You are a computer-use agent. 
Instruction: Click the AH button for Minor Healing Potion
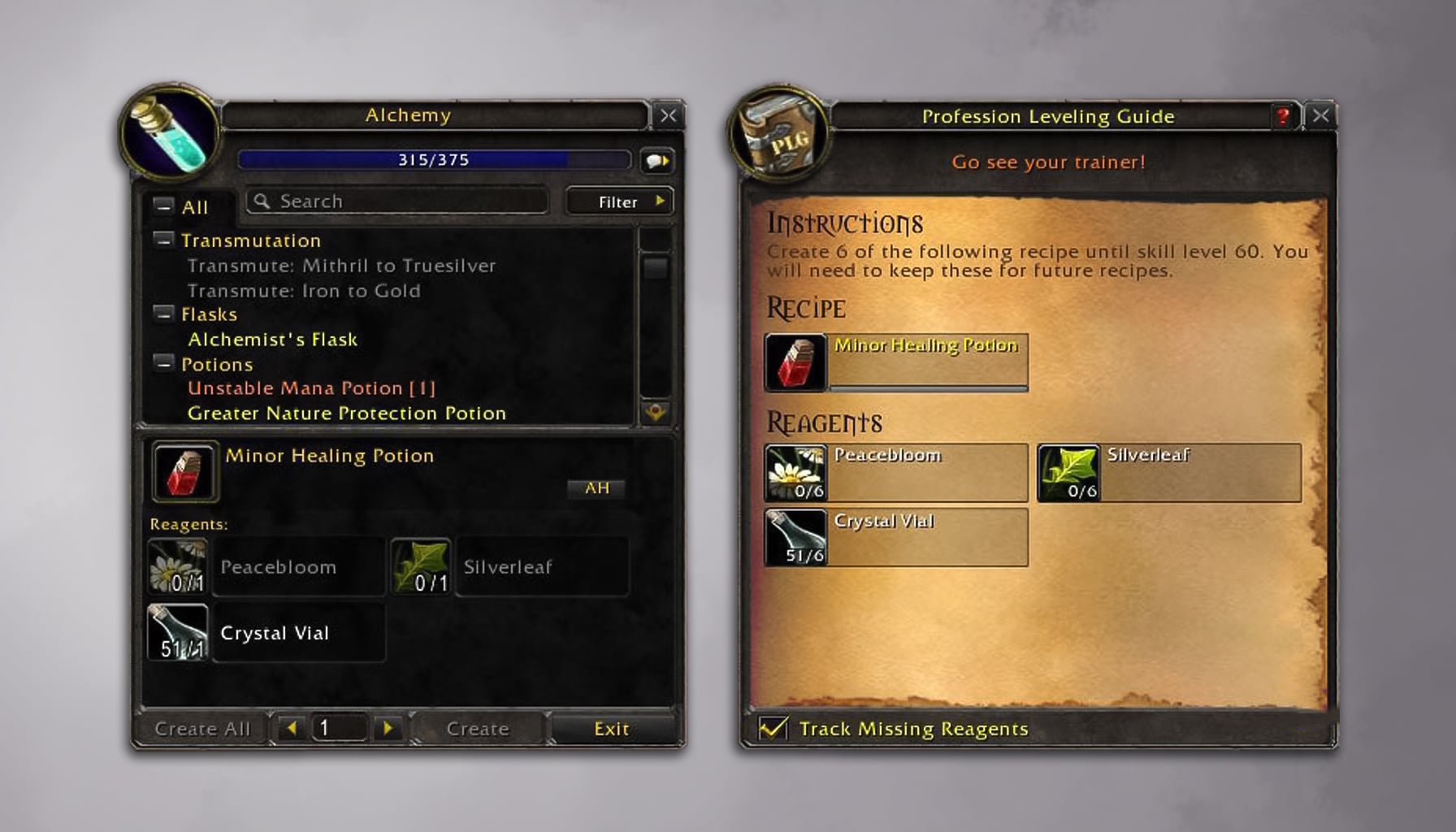point(596,488)
